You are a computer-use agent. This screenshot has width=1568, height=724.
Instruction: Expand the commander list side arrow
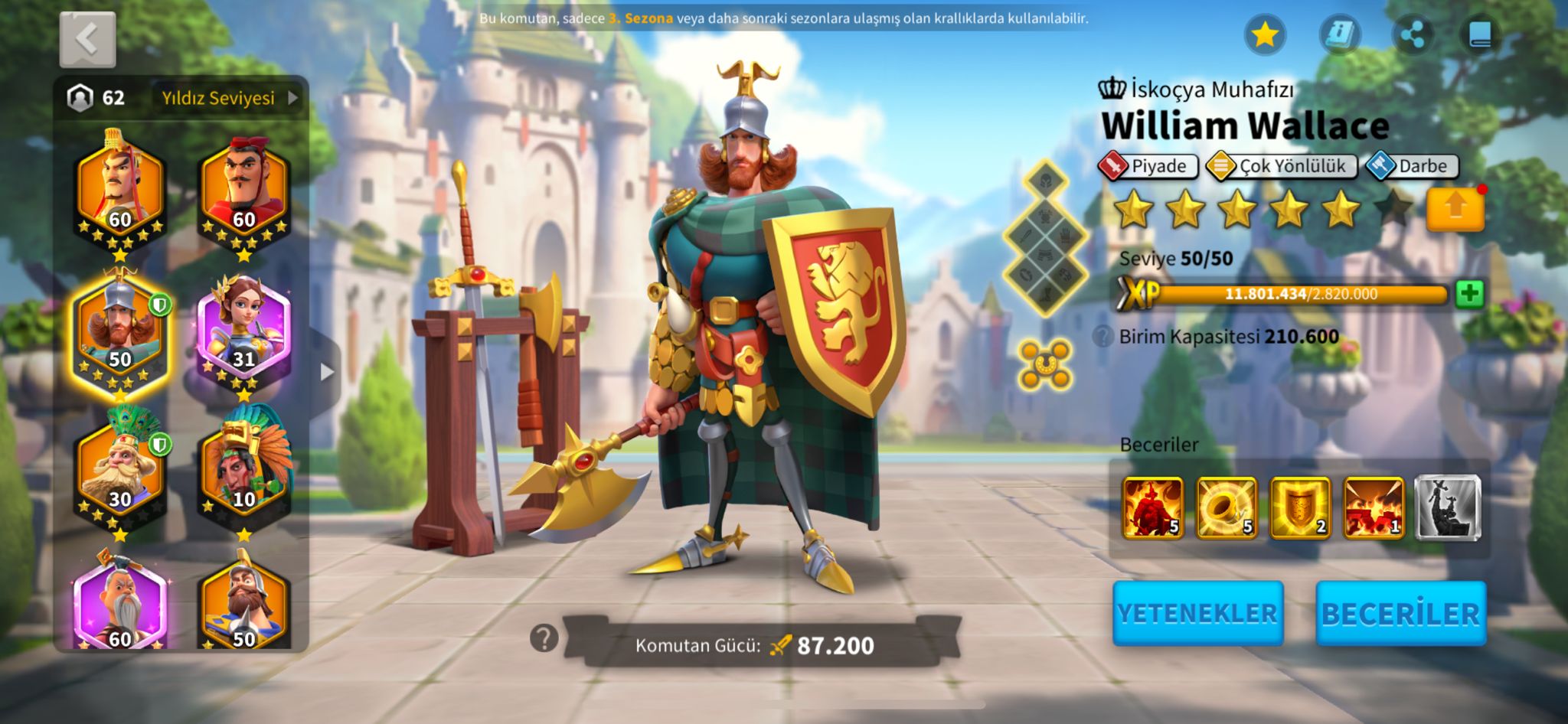pyautogui.click(x=327, y=372)
